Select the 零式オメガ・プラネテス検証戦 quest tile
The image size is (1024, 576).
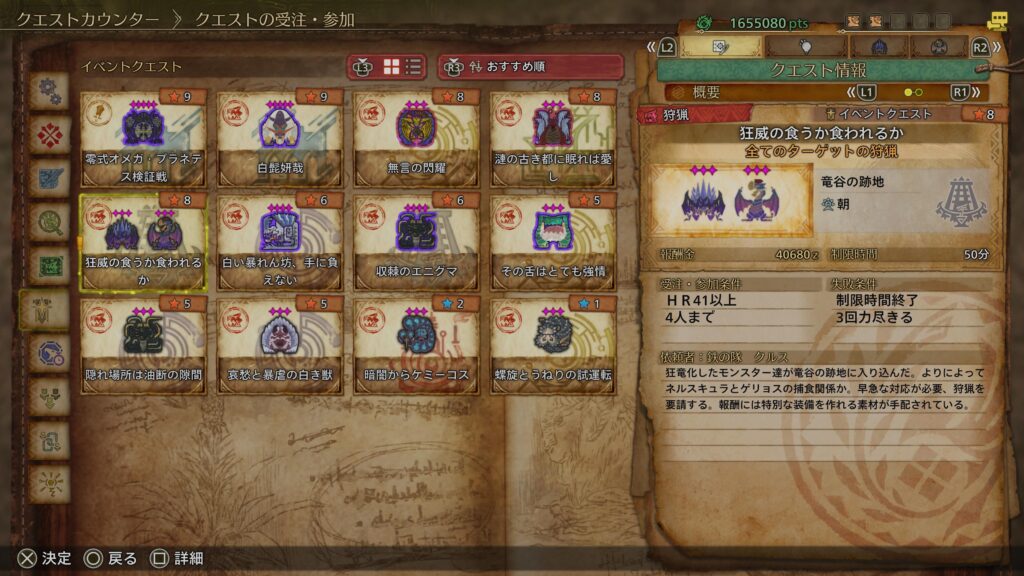(143, 138)
